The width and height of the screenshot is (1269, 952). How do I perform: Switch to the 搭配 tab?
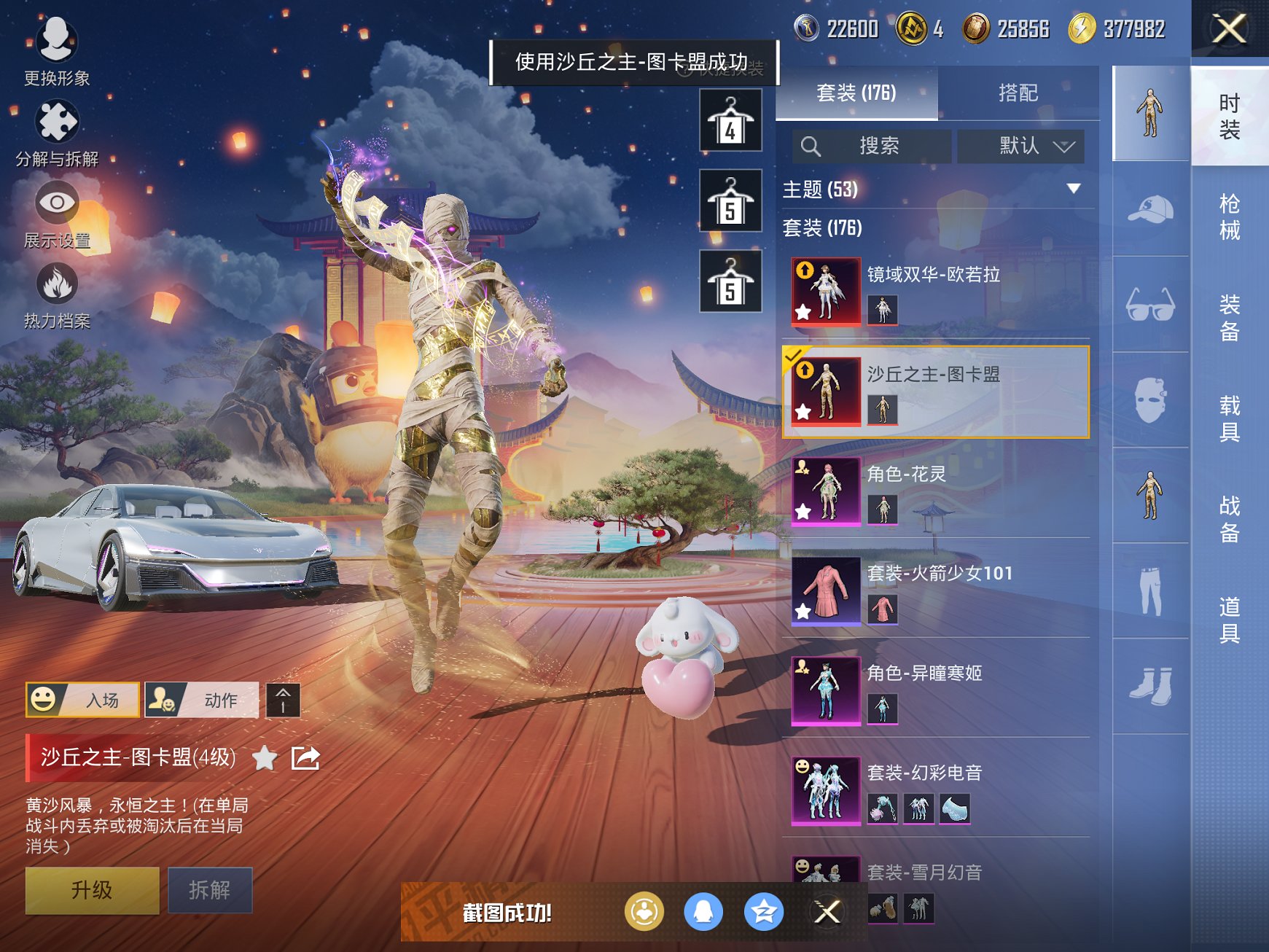(1020, 93)
